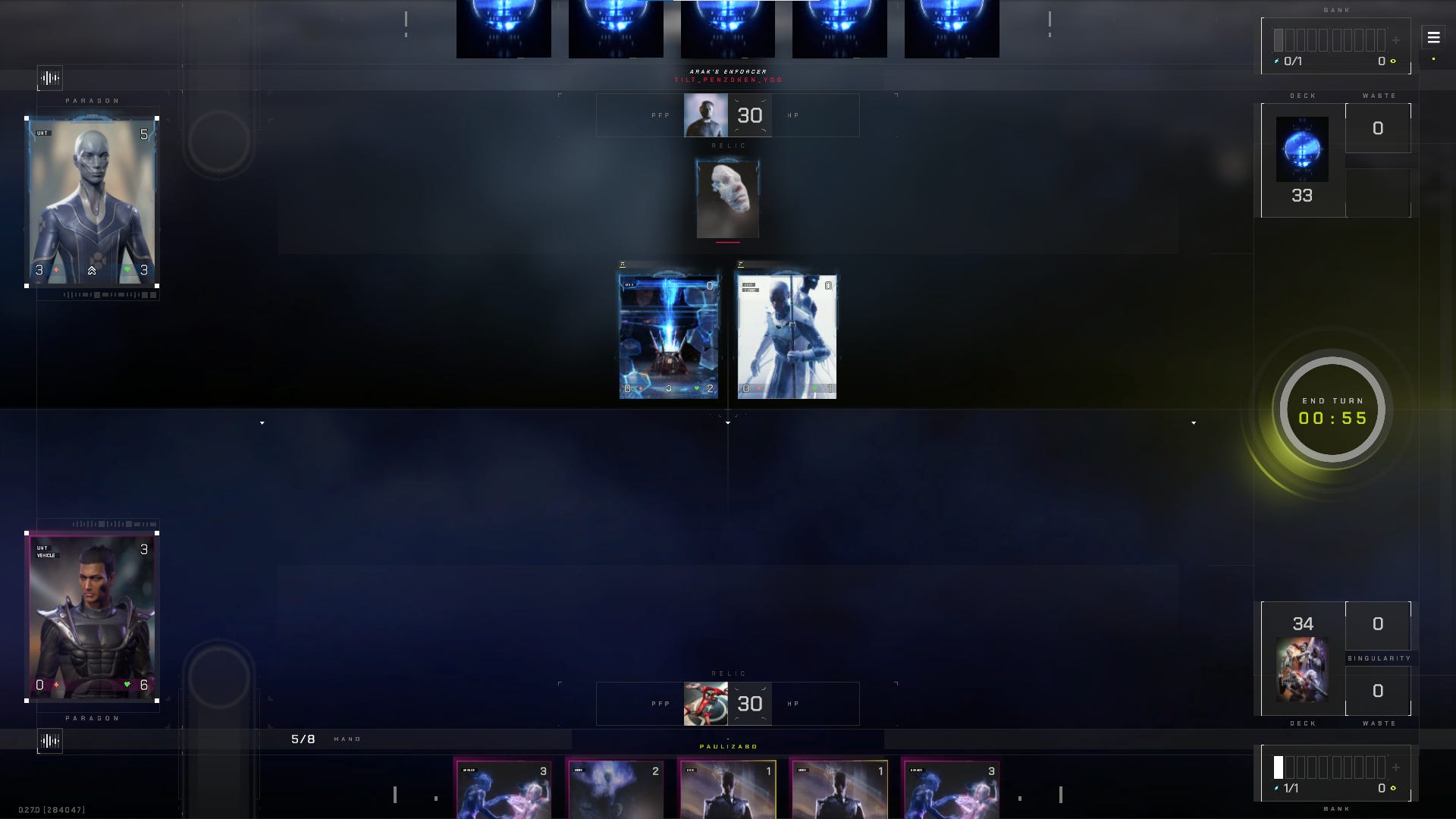Click the blue energy bolt icon in opponent's Bank

[x=1276, y=60]
